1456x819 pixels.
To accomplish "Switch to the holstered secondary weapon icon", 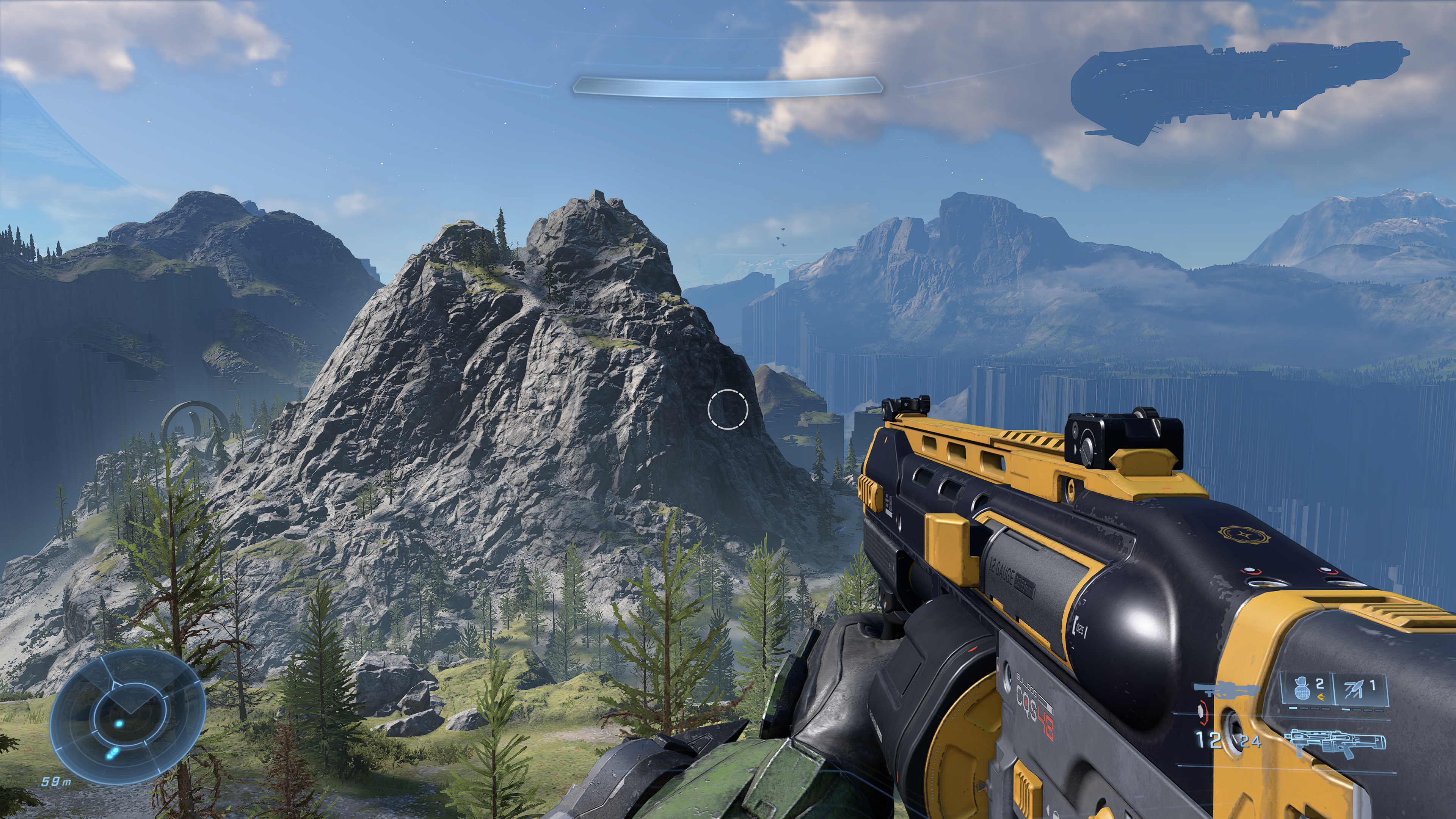I will click(1225, 690).
